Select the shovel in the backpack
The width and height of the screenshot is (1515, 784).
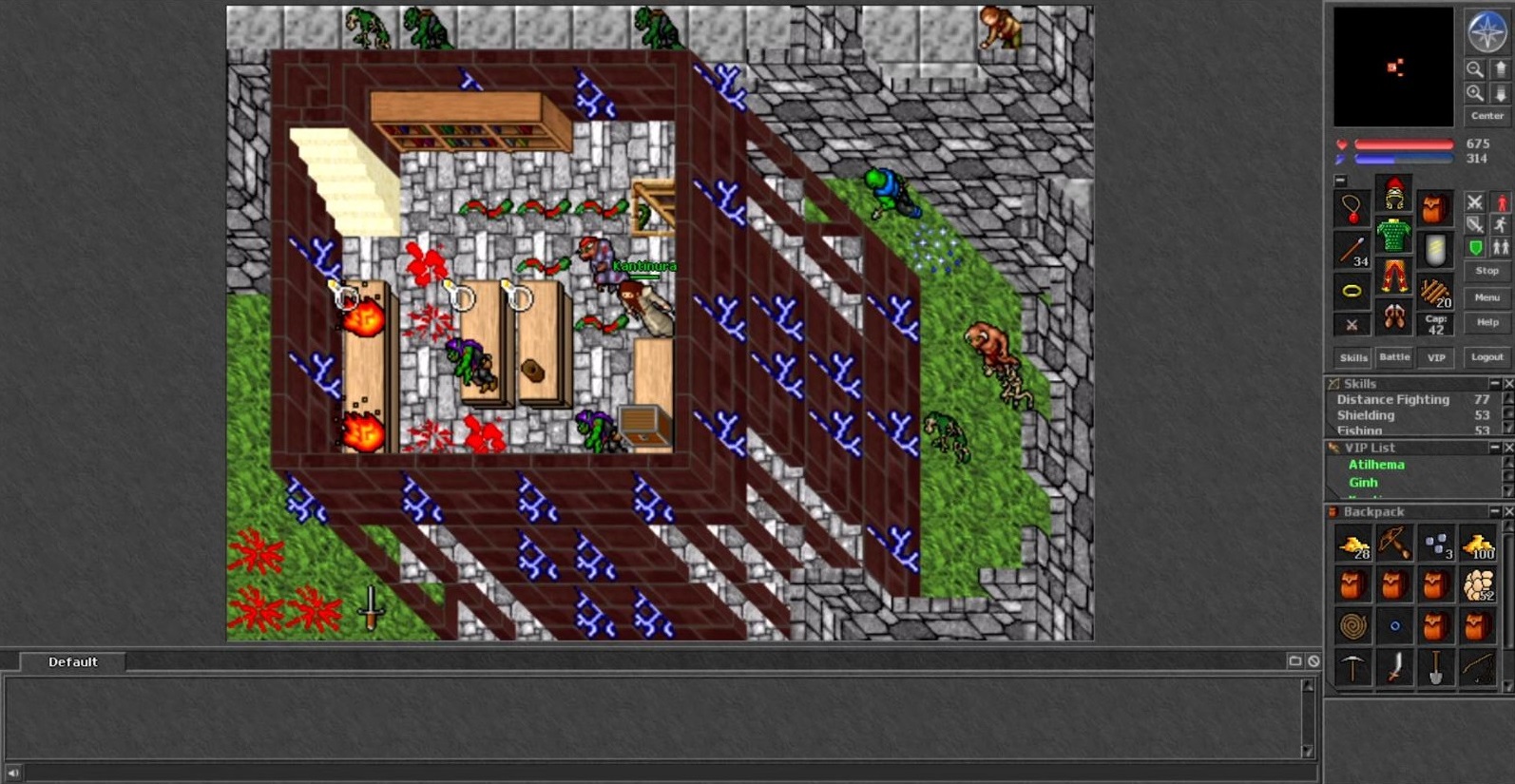pyautogui.click(x=1436, y=667)
